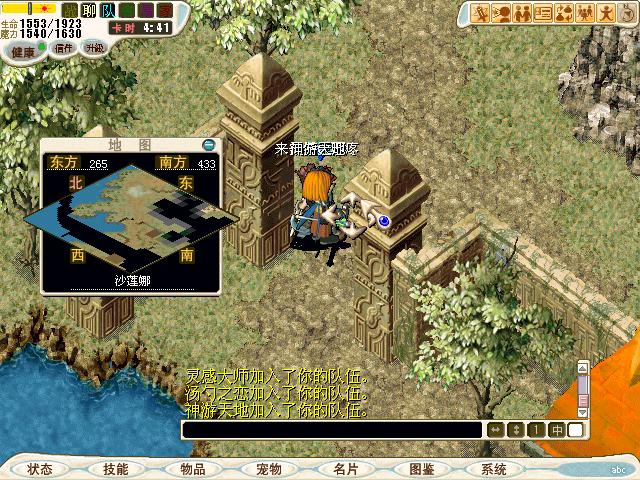Open the 状态 status menu
Viewport: 640px width, 480px height.
(40, 469)
